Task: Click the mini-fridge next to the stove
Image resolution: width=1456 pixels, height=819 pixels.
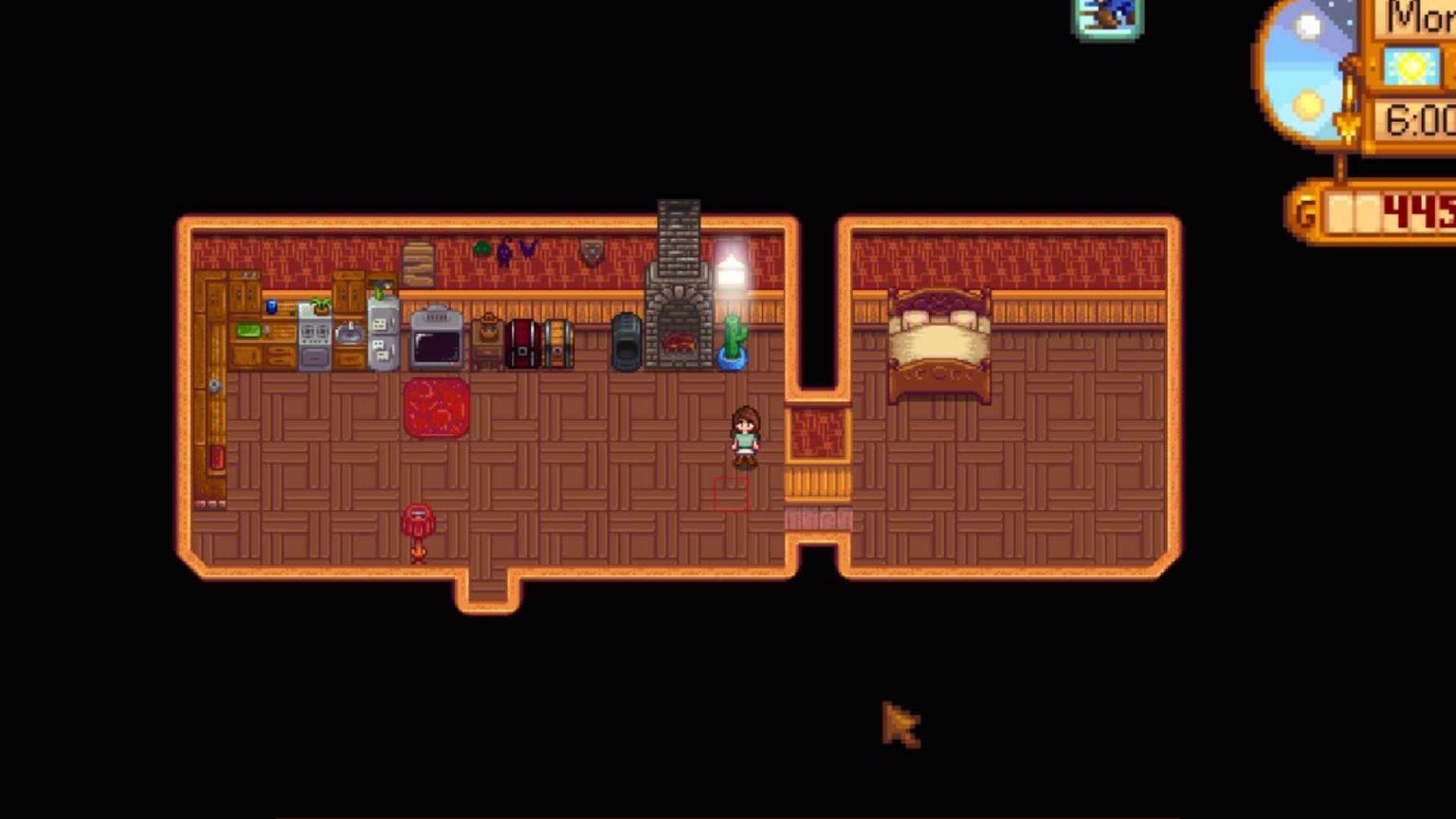Action: tap(382, 337)
